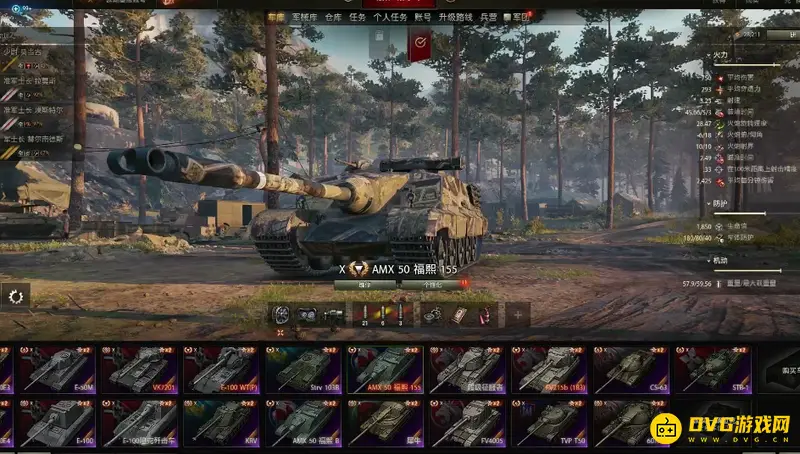
Task: Pick the TVP T50 tank card
Action: (x=548, y=423)
